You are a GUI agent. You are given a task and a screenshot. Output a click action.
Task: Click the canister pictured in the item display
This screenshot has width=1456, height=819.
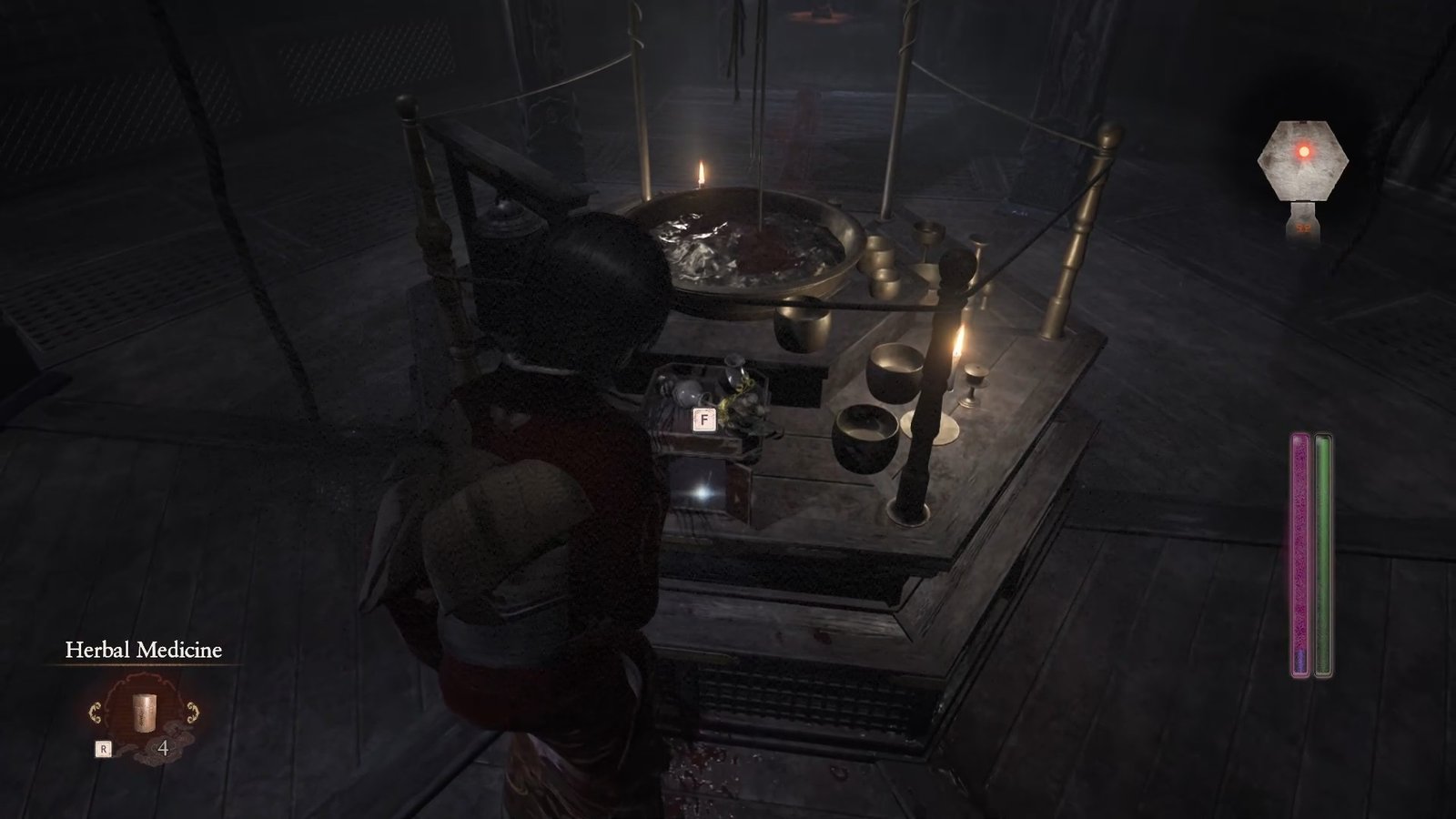click(x=144, y=712)
